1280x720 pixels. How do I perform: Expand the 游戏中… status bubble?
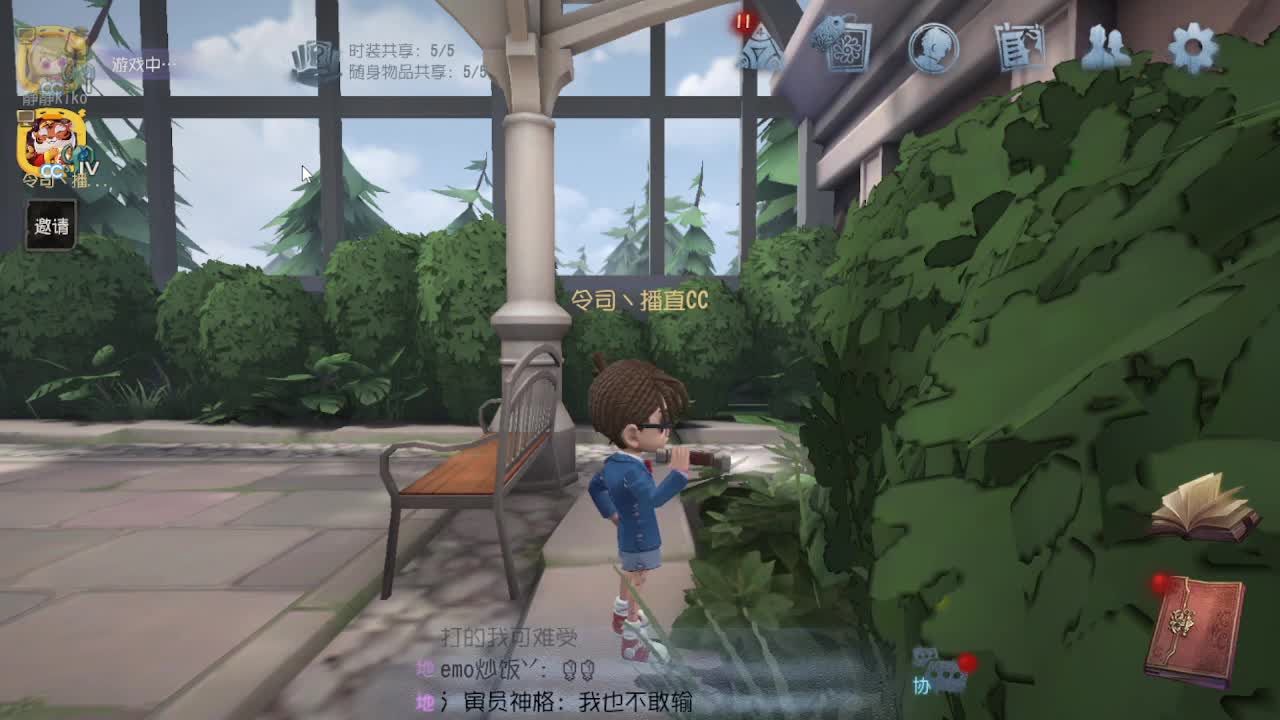[x=143, y=62]
